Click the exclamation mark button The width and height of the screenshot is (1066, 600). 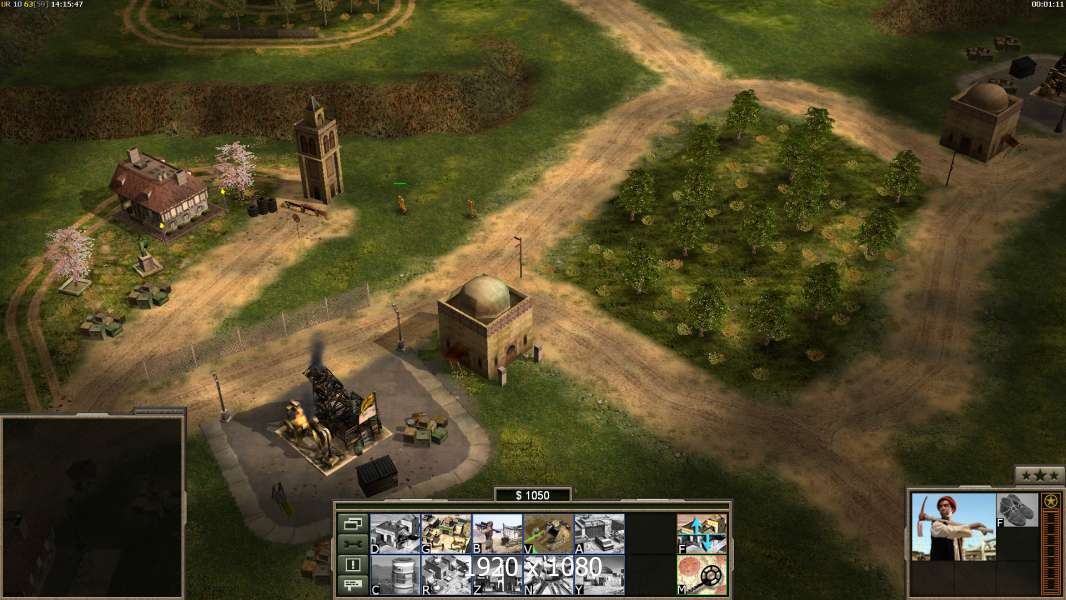(352, 564)
